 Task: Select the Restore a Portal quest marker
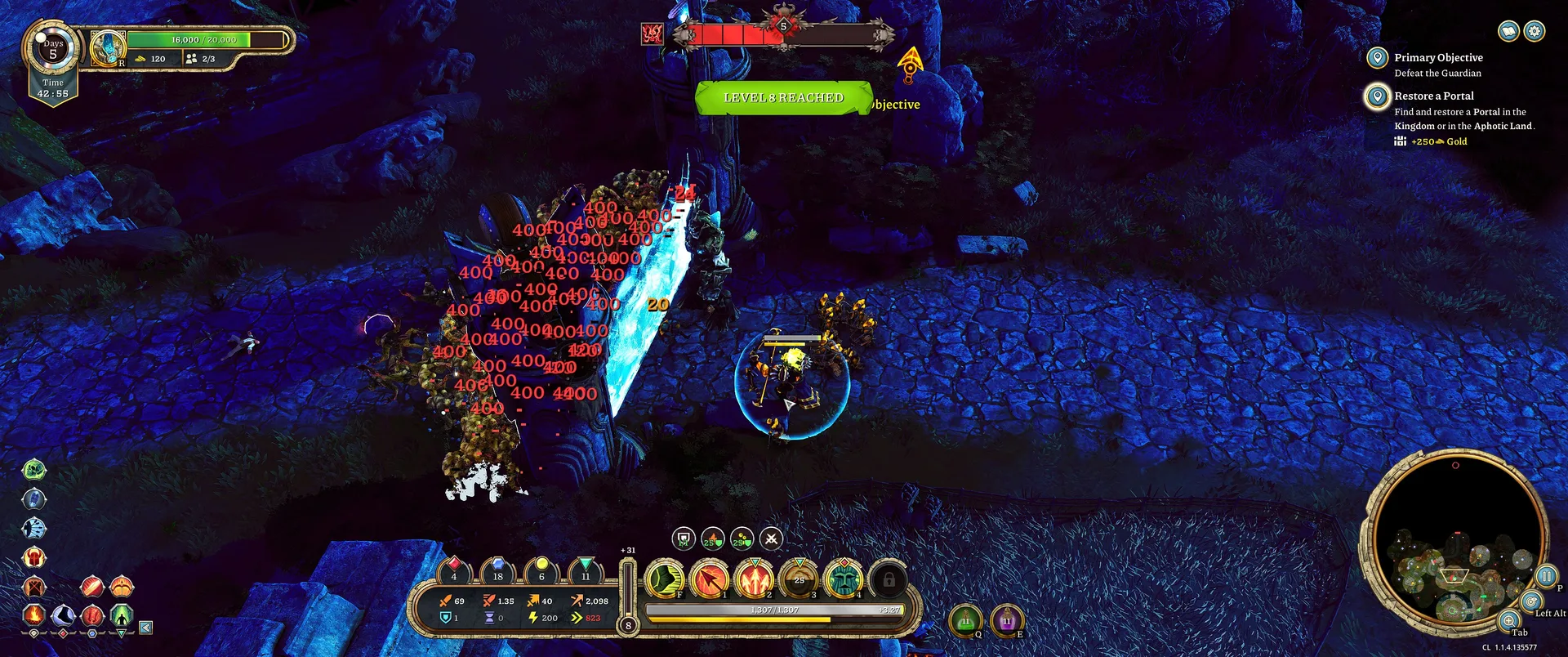[1378, 96]
